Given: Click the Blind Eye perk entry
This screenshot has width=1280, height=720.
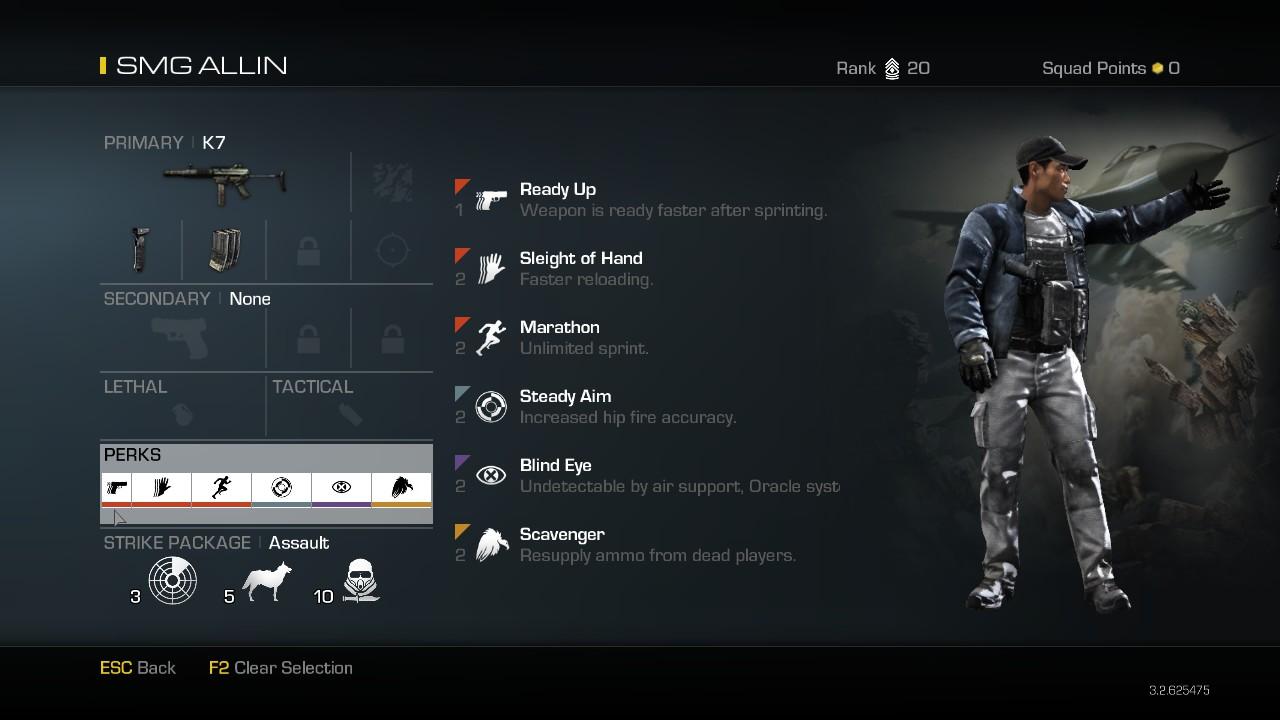Looking at the screenshot, I should pos(555,466).
